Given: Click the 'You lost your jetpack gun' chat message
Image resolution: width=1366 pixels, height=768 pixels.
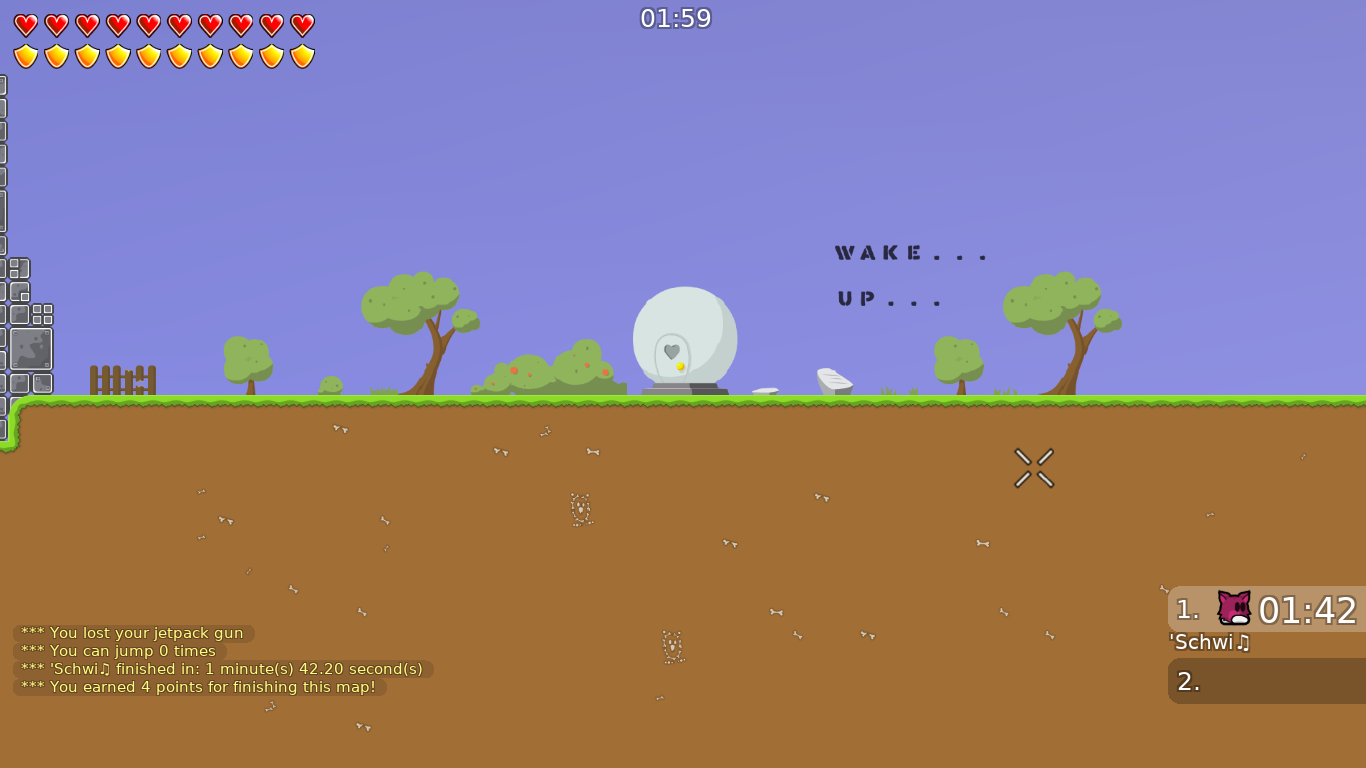Looking at the screenshot, I should (131, 633).
